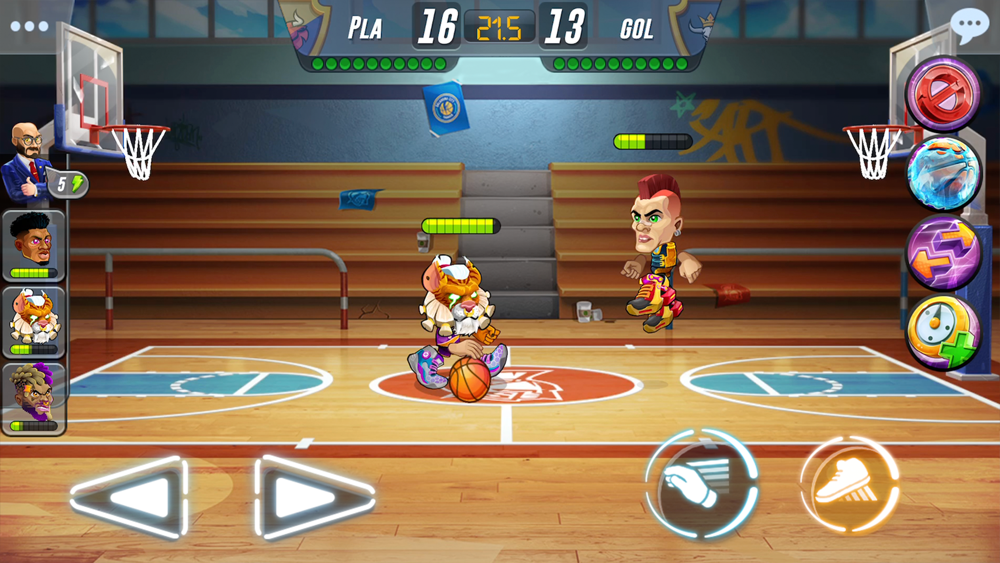Tap the move right arrow

click(314, 497)
